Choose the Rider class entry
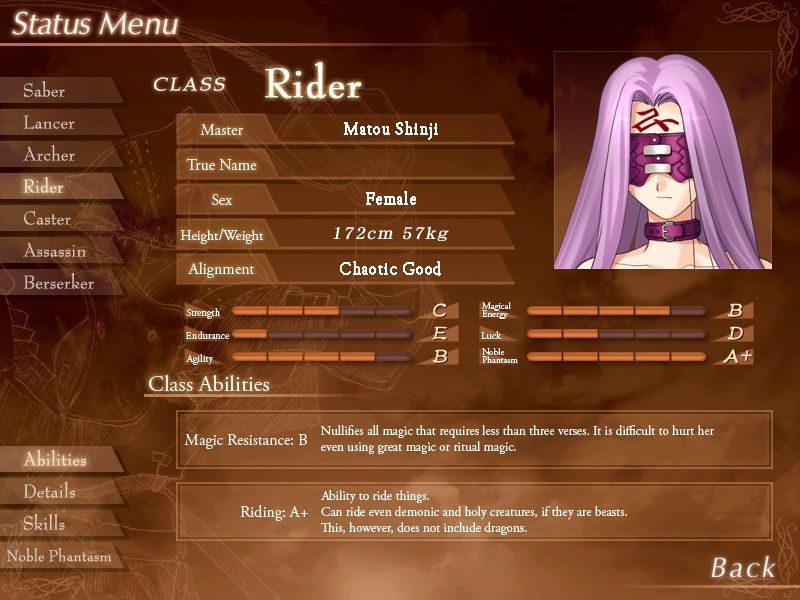This screenshot has width=800, height=600. (x=44, y=187)
